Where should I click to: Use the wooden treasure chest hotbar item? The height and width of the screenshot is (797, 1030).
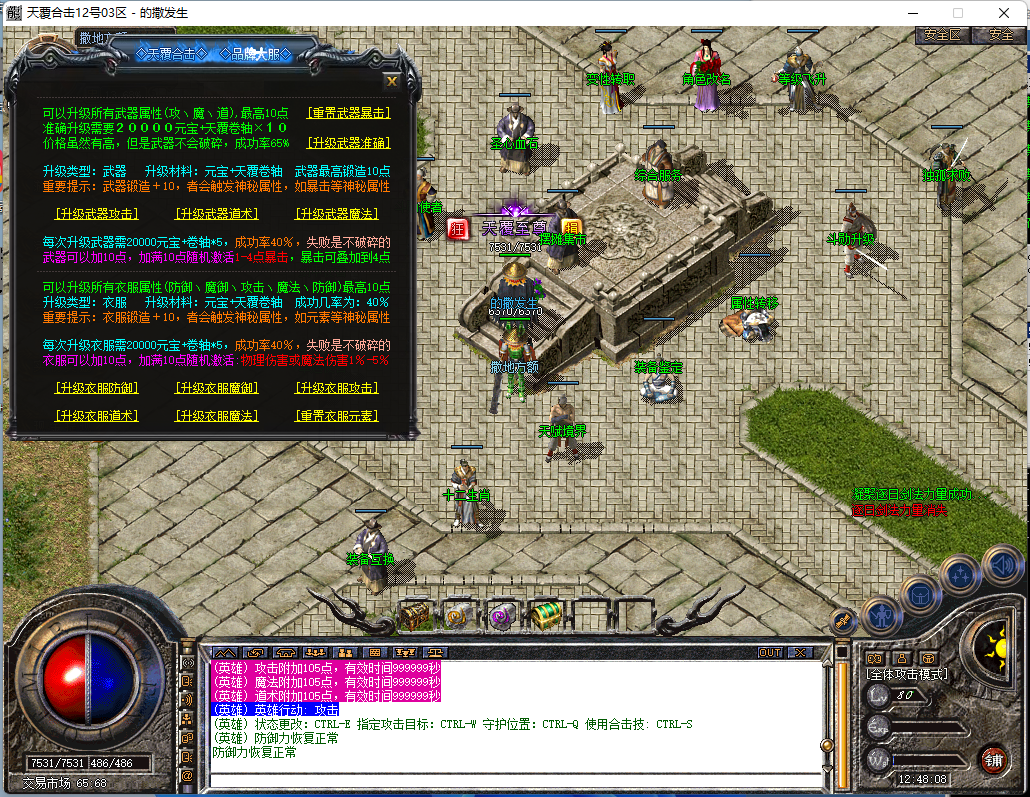(415, 616)
